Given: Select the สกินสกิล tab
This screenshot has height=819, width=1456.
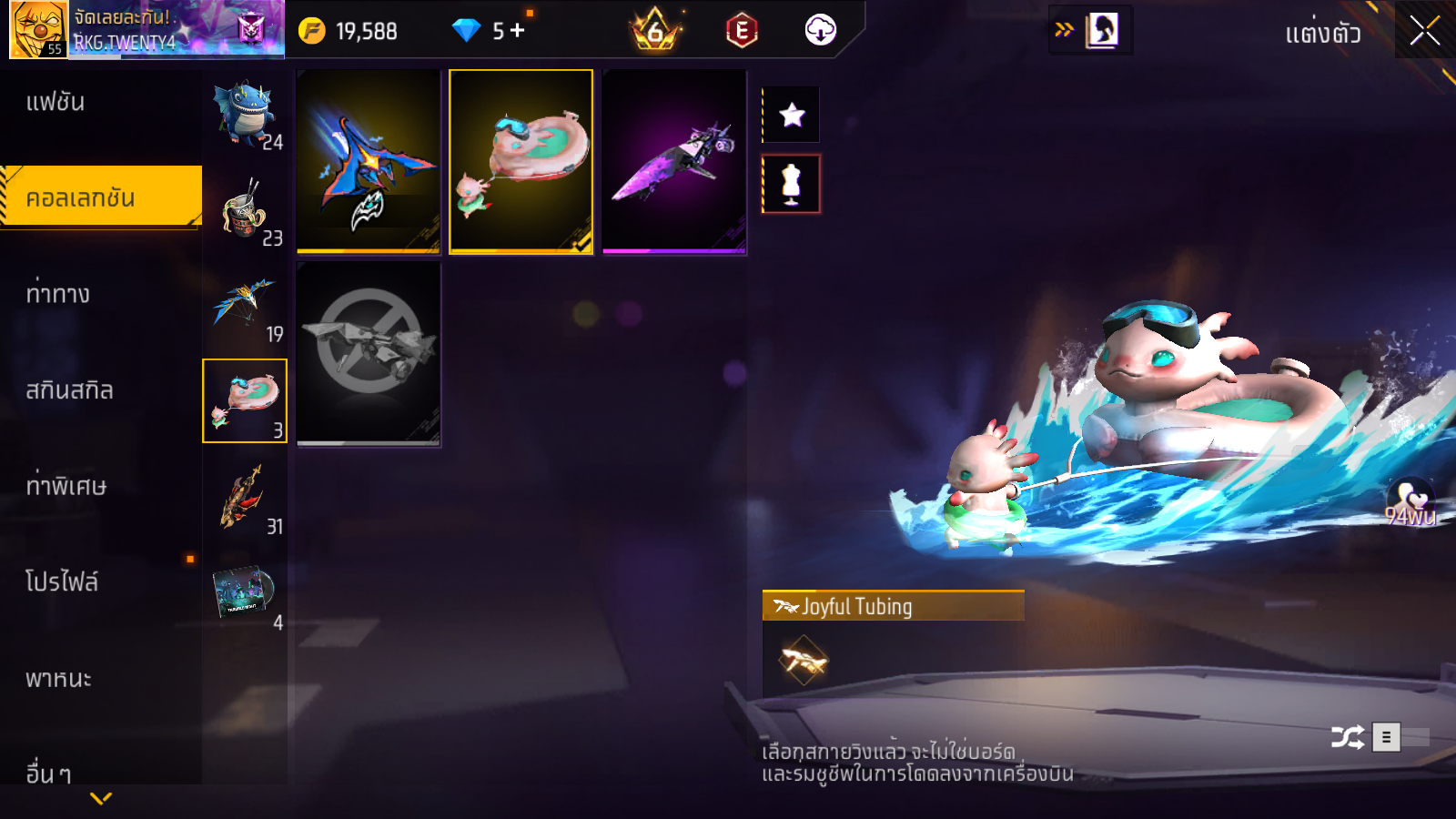Looking at the screenshot, I should [x=69, y=390].
